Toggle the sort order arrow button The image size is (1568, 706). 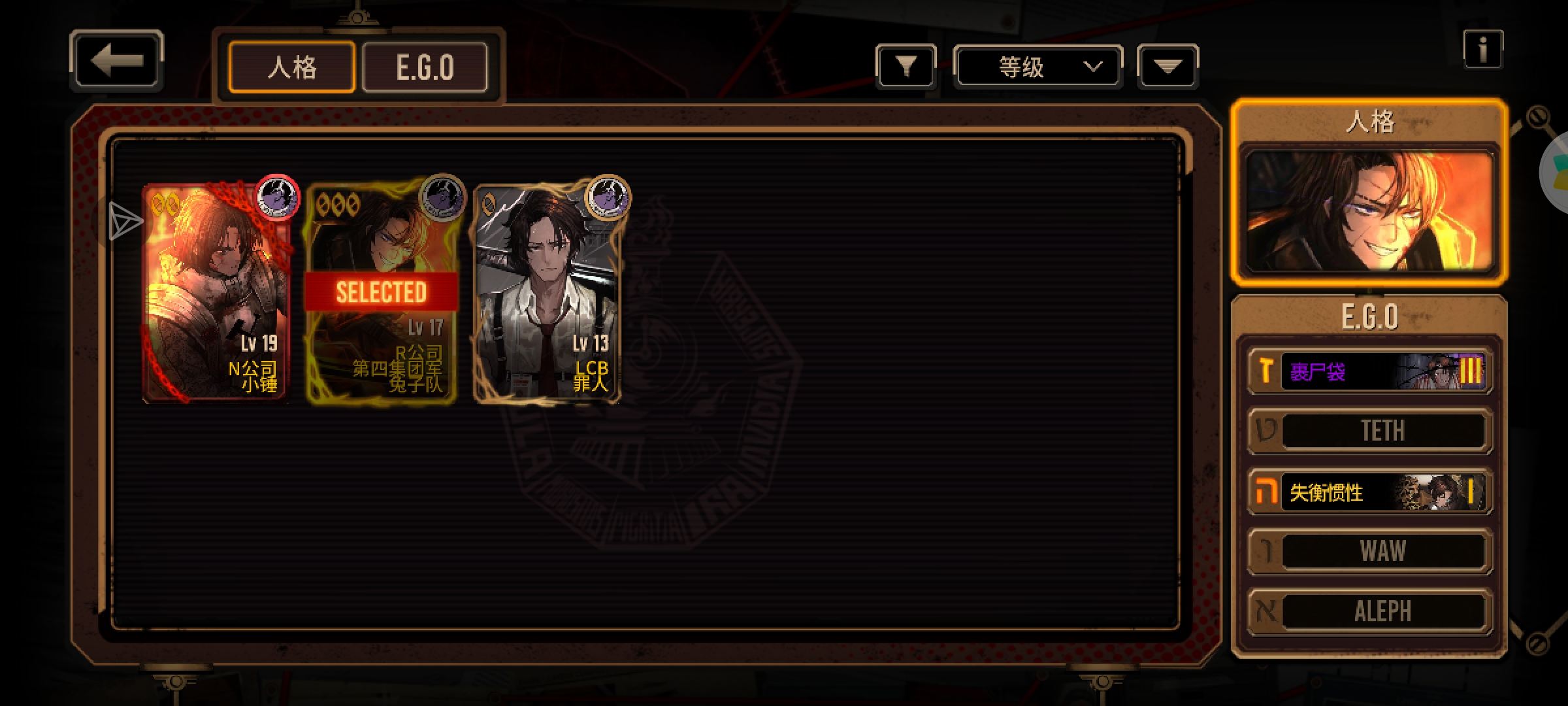1168,66
